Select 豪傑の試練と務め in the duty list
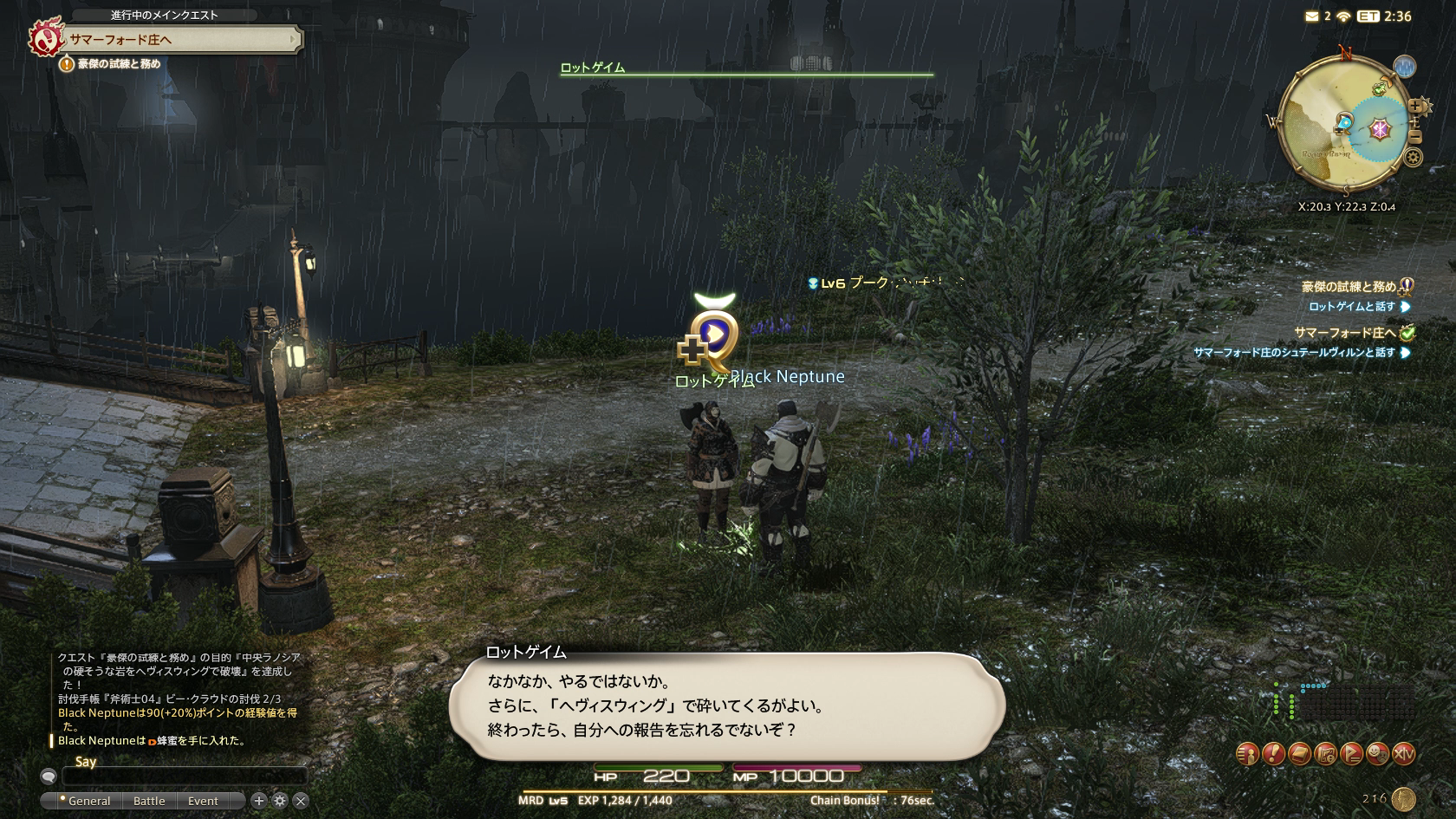Image resolution: width=1456 pixels, height=819 pixels. [1349, 287]
